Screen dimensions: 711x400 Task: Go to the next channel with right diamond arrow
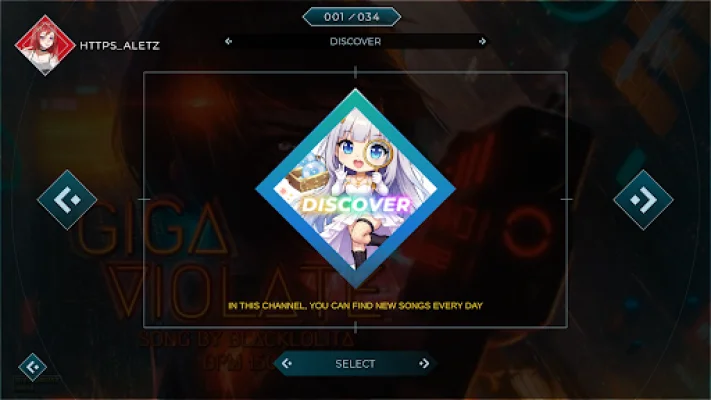point(643,200)
